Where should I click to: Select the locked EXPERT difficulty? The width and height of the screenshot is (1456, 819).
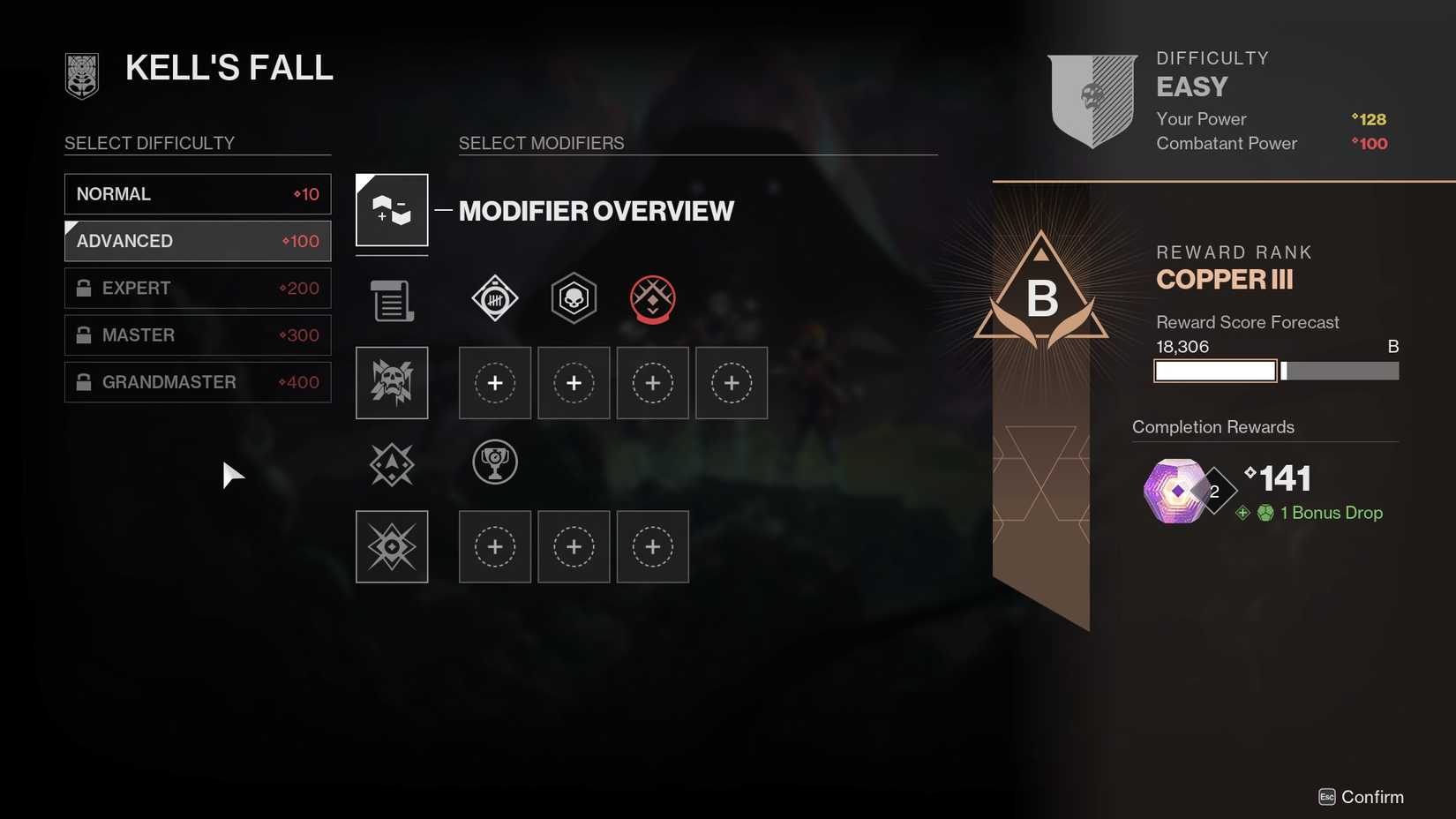[x=197, y=288]
